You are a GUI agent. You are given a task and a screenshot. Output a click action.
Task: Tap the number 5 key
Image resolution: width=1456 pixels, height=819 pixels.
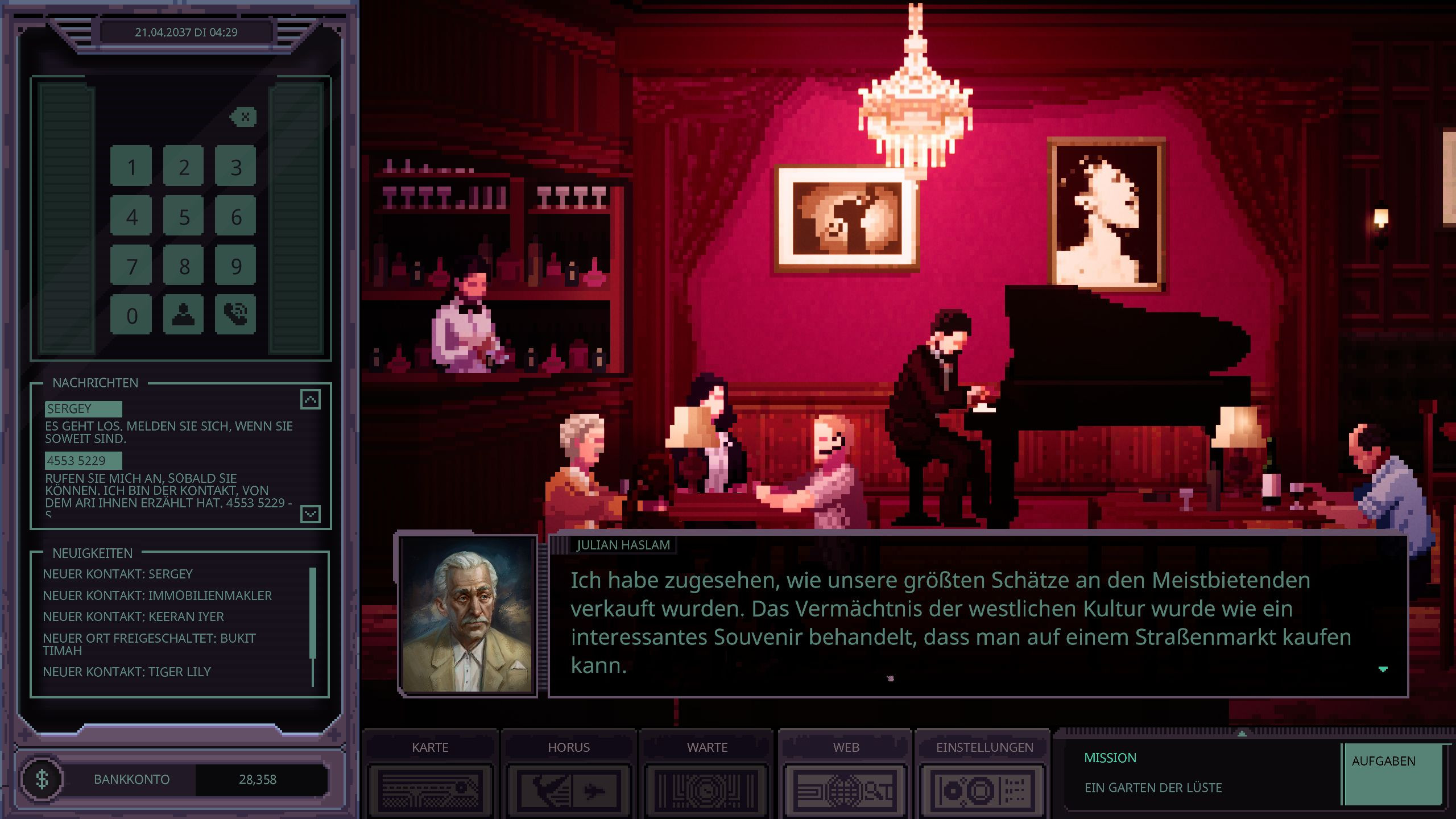coord(184,217)
